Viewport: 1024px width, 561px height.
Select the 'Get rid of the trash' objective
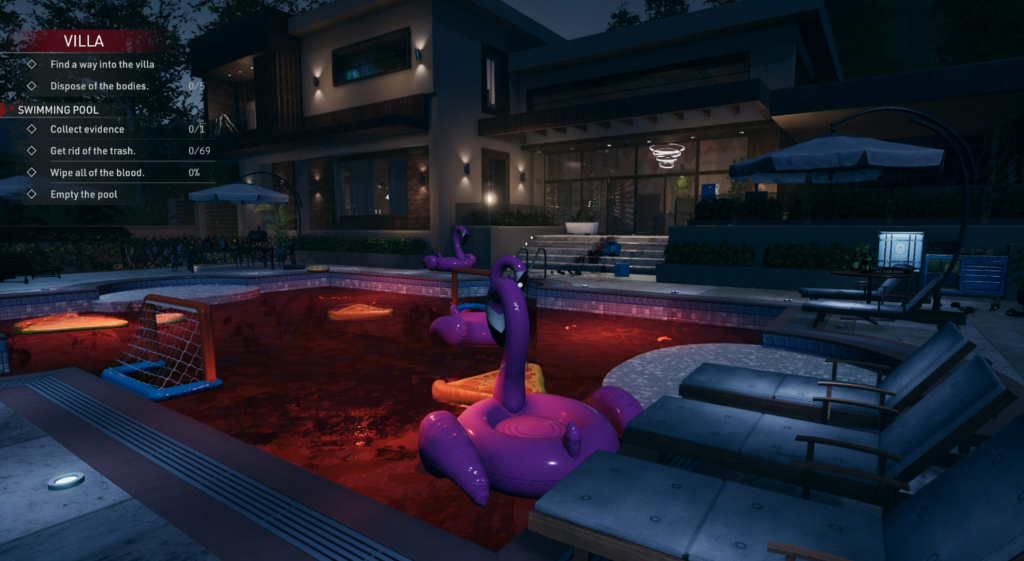[x=92, y=151]
